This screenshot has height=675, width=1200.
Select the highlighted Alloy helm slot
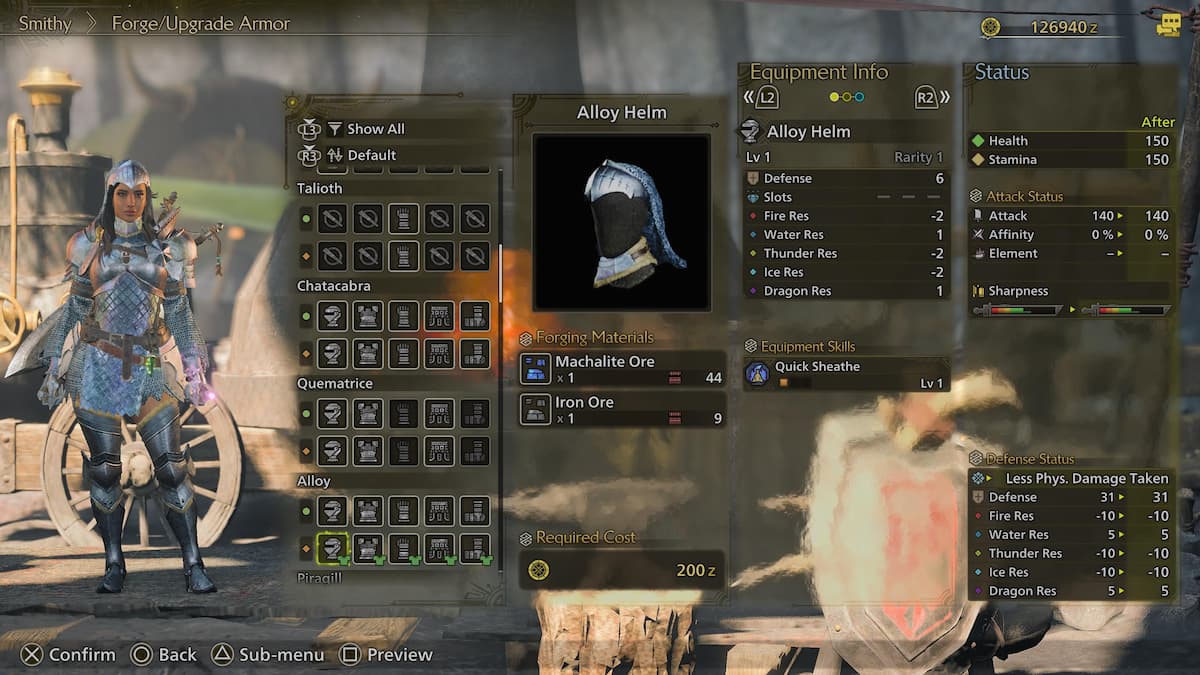(332, 548)
